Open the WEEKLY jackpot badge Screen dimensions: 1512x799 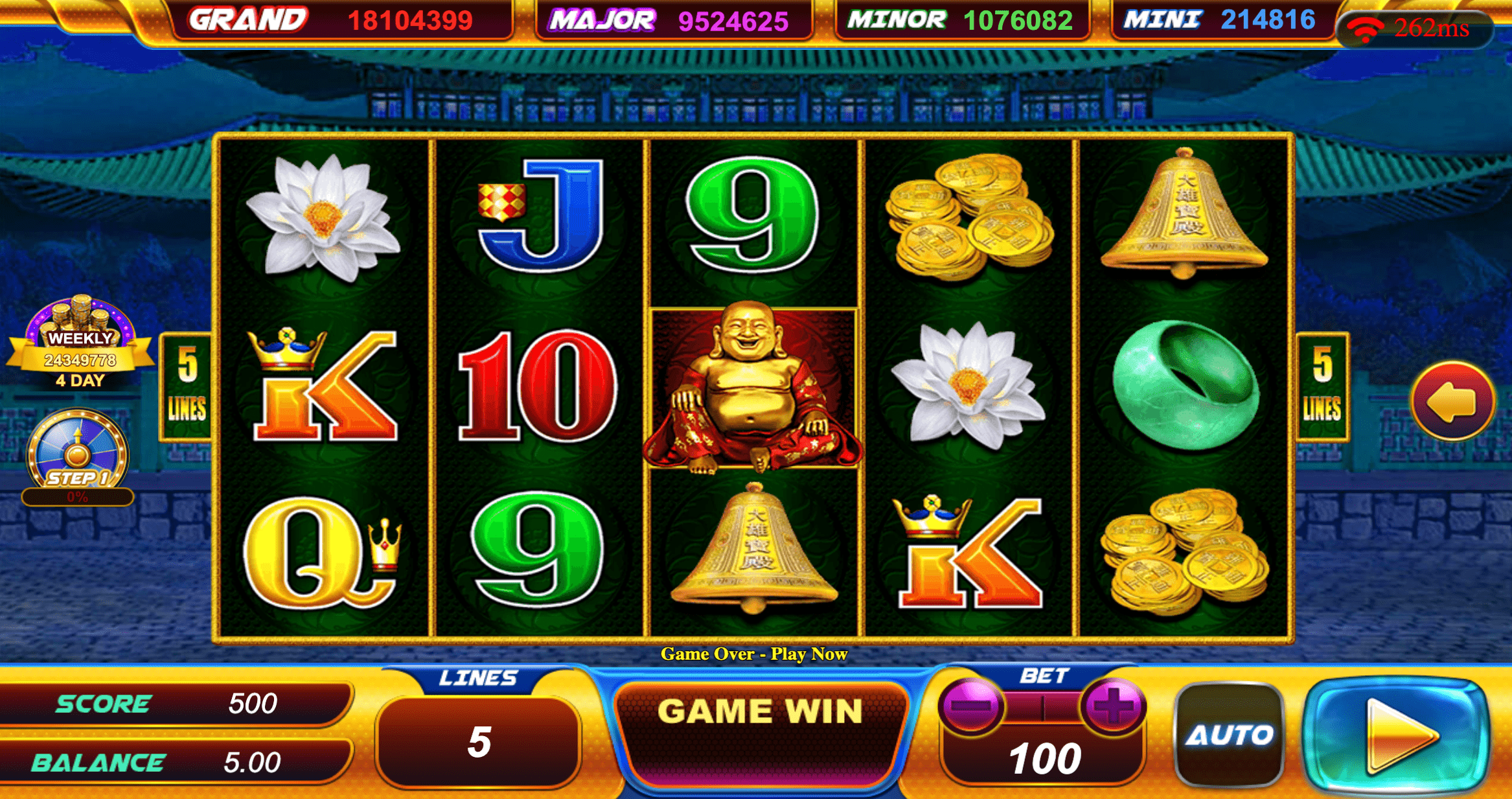pos(80,343)
